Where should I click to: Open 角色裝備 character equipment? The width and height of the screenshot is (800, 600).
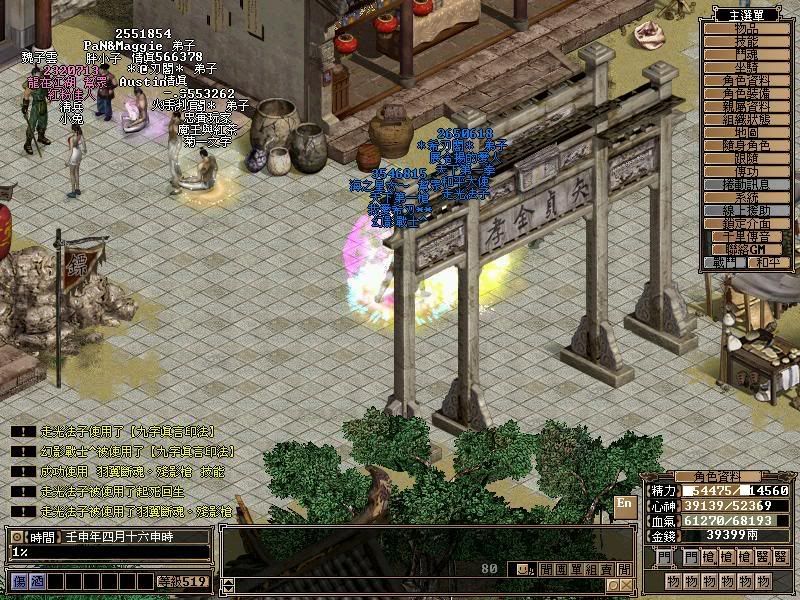(x=747, y=93)
